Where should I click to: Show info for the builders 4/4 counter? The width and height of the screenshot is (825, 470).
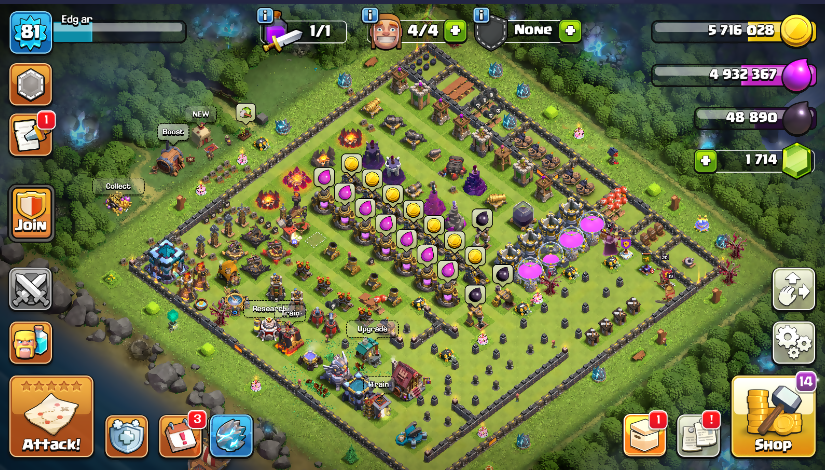tap(371, 15)
